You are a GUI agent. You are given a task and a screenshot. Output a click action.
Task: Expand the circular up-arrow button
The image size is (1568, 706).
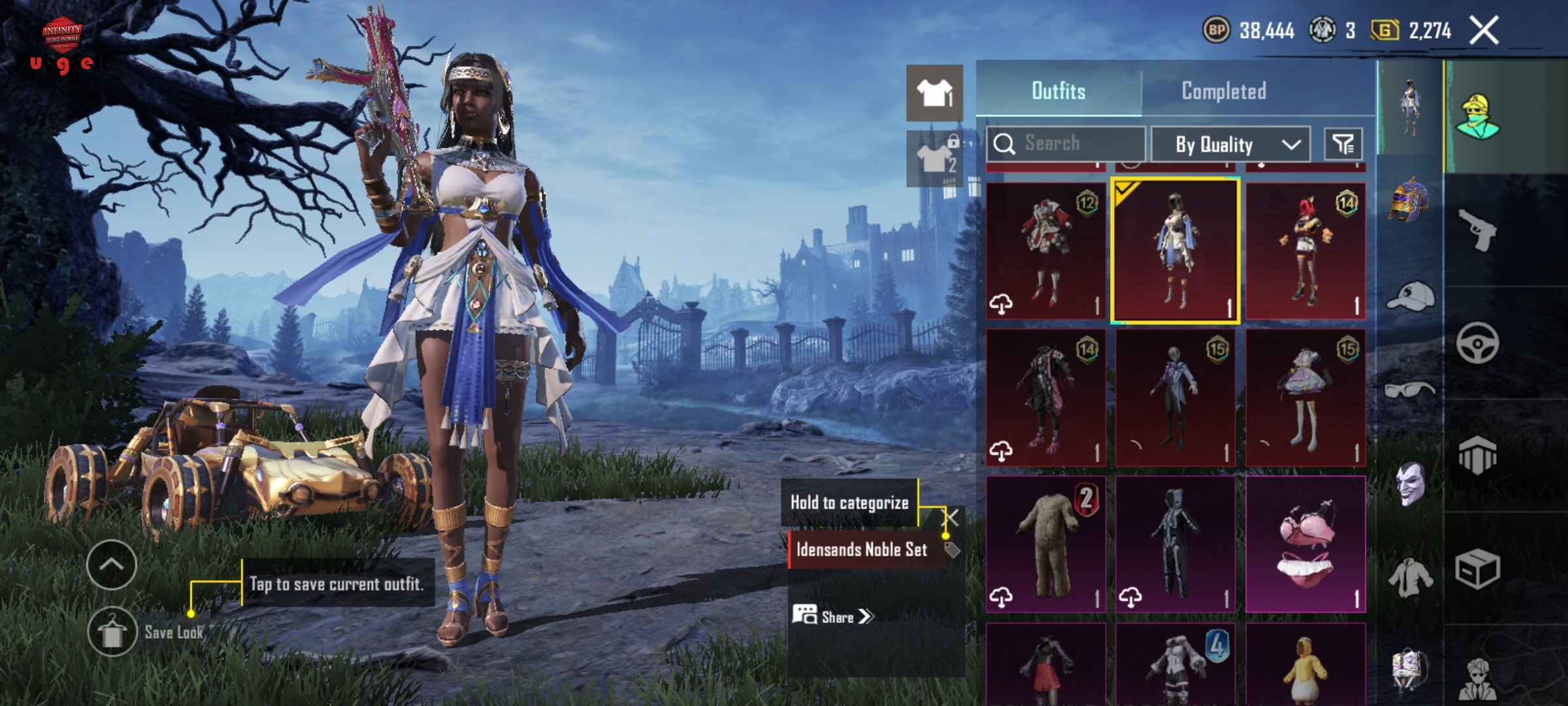tap(112, 565)
